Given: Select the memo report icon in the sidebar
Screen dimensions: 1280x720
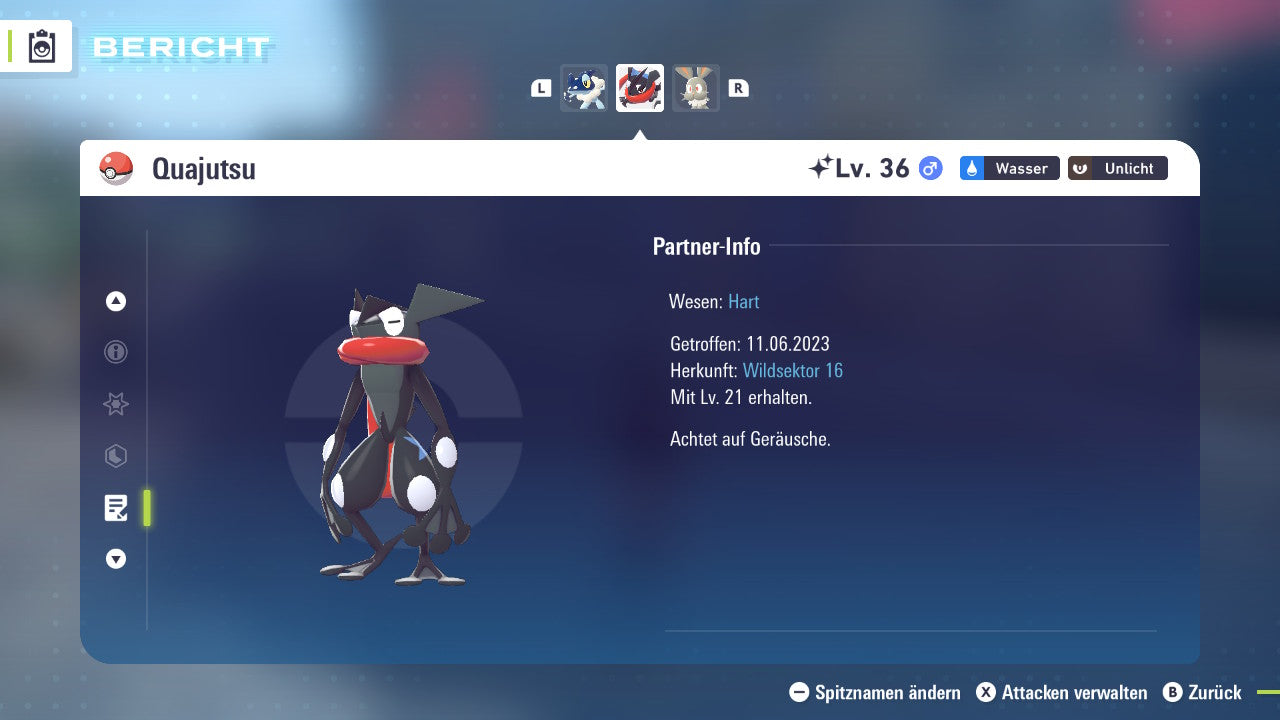Looking at the screenshot, I should tap(117, 508).
